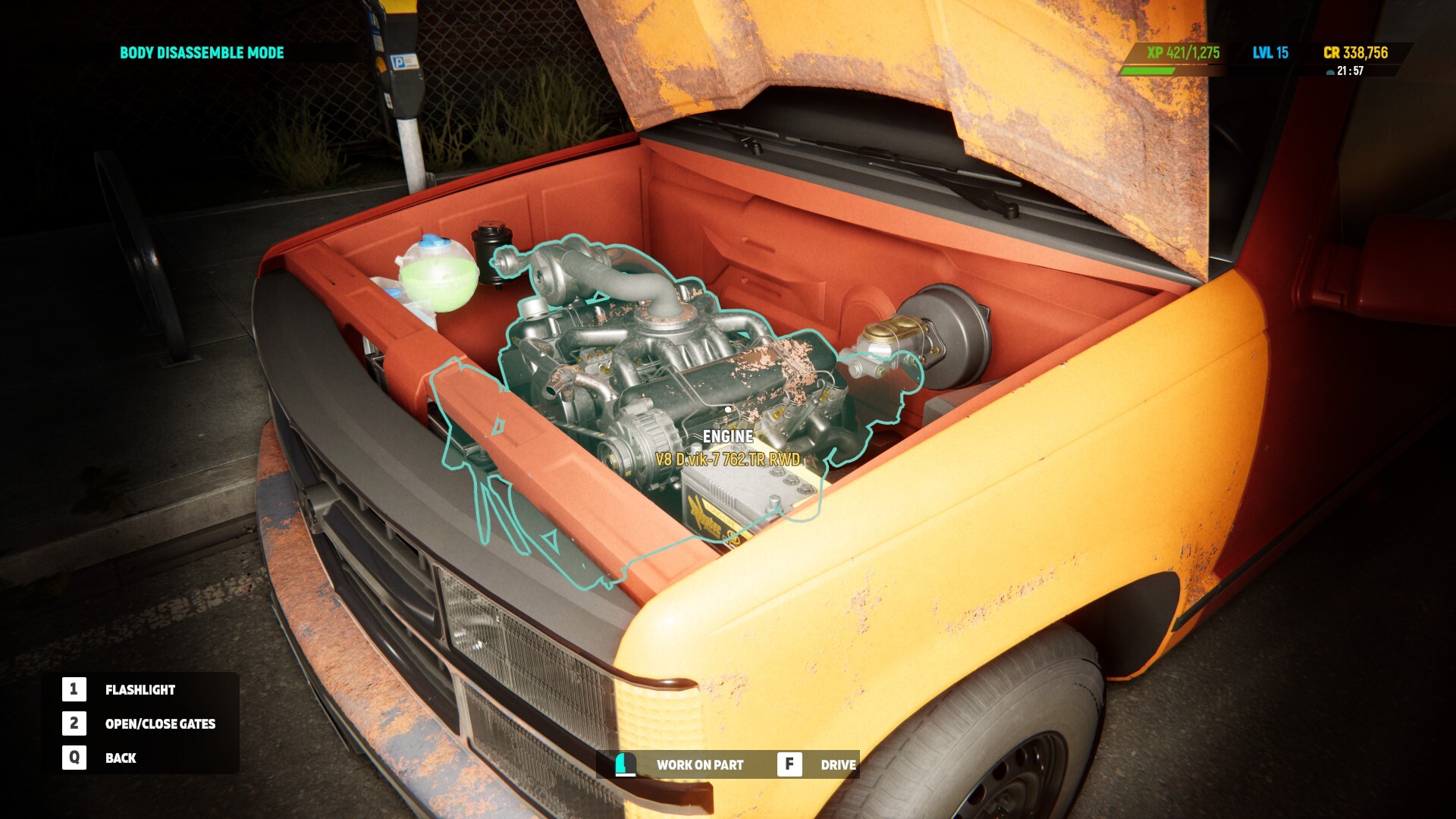Select the Back menu entry
Image resolution: width=1456 pixels, height=819 pixels.
coord(122,758)
